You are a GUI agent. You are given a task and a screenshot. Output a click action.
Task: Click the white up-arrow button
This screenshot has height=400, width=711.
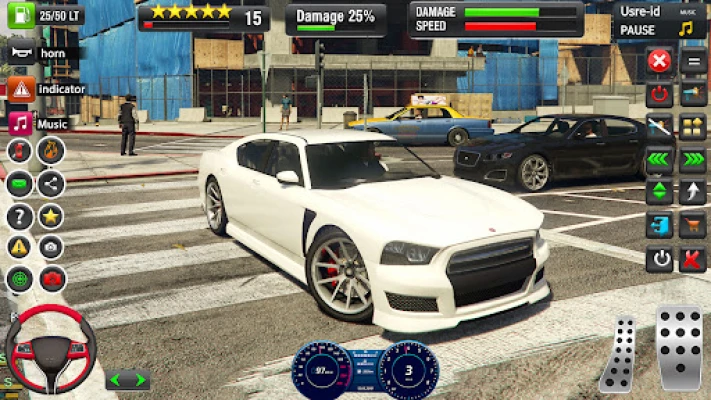pyautogui.click(x=692, y=192)
